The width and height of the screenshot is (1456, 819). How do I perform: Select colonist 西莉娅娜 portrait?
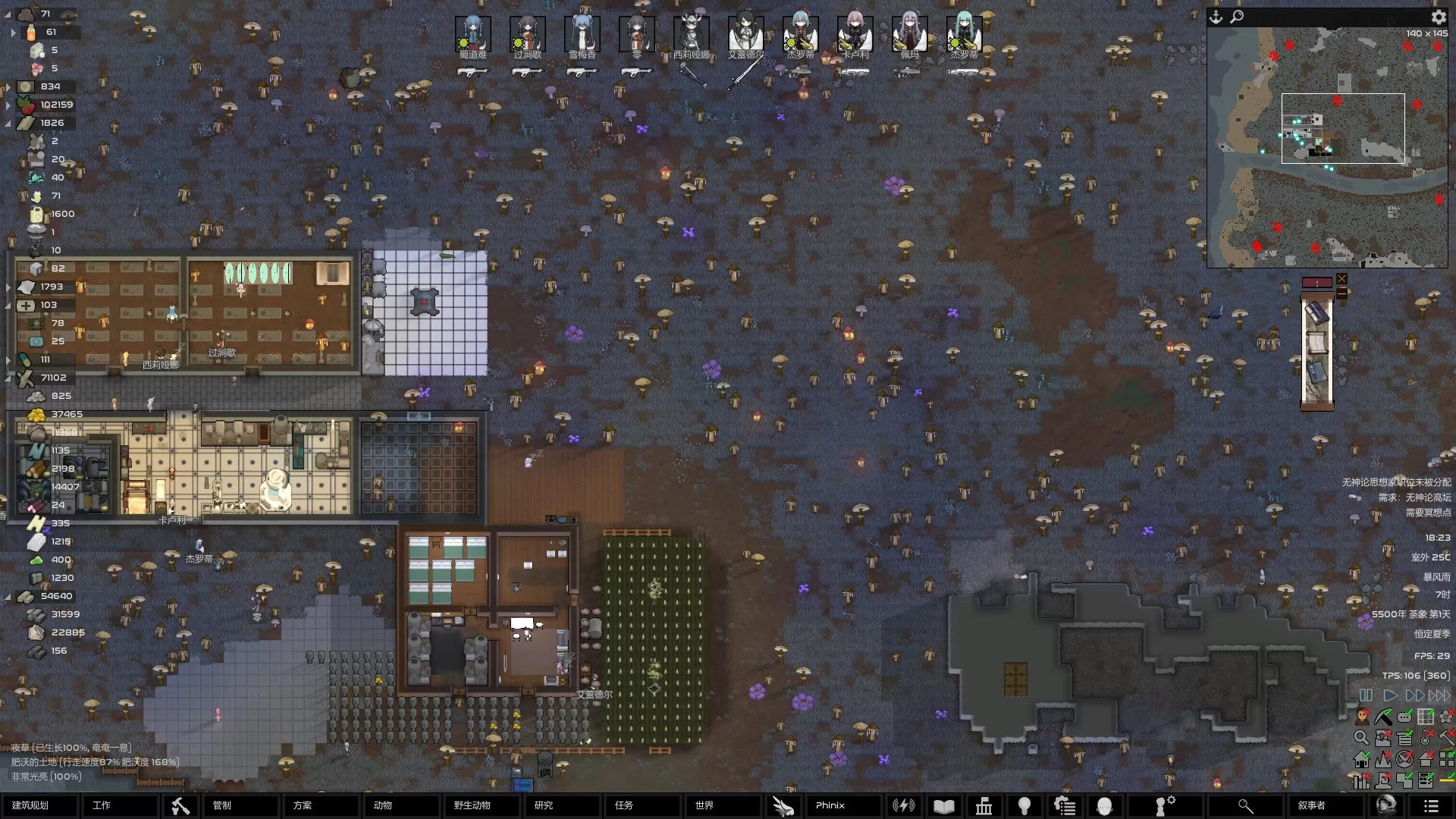(691, 35)
